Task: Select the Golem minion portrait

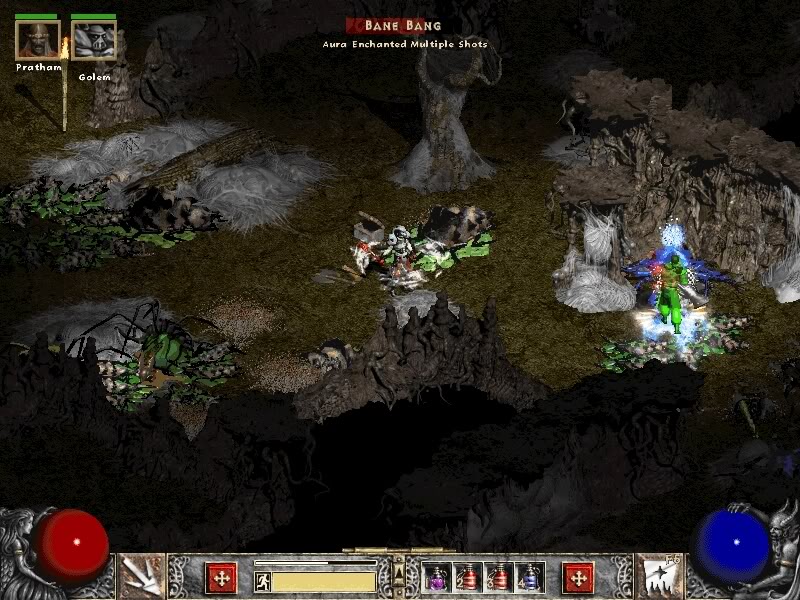Action: click(x=94, y=40)
